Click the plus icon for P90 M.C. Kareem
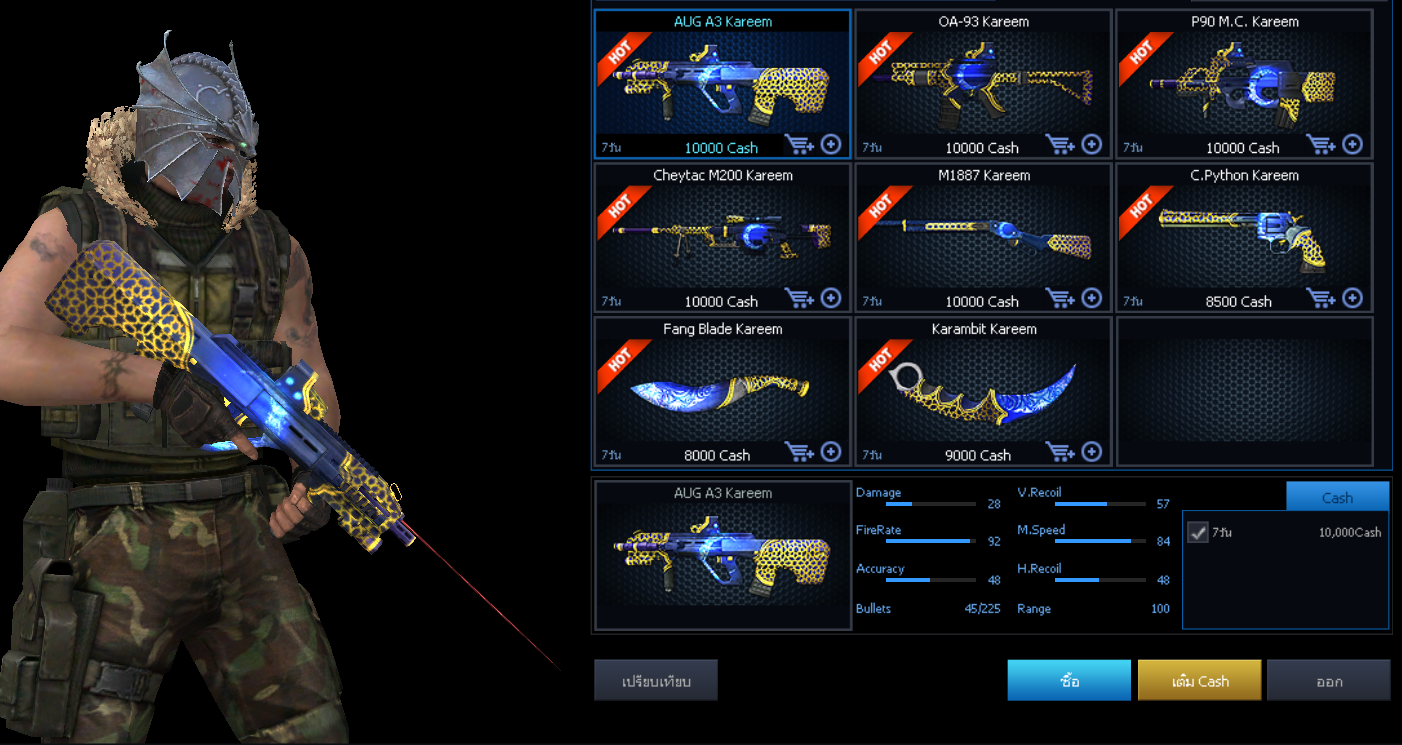 point(1352,144)
